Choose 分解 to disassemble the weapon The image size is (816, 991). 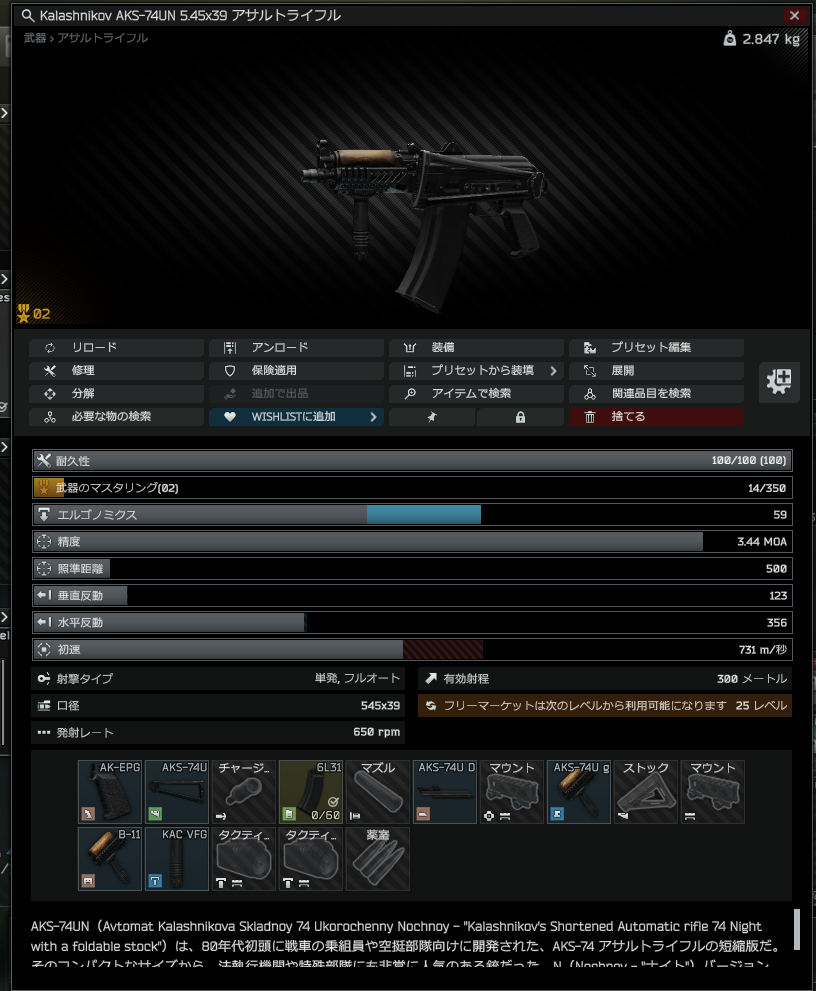coord(116,394)
